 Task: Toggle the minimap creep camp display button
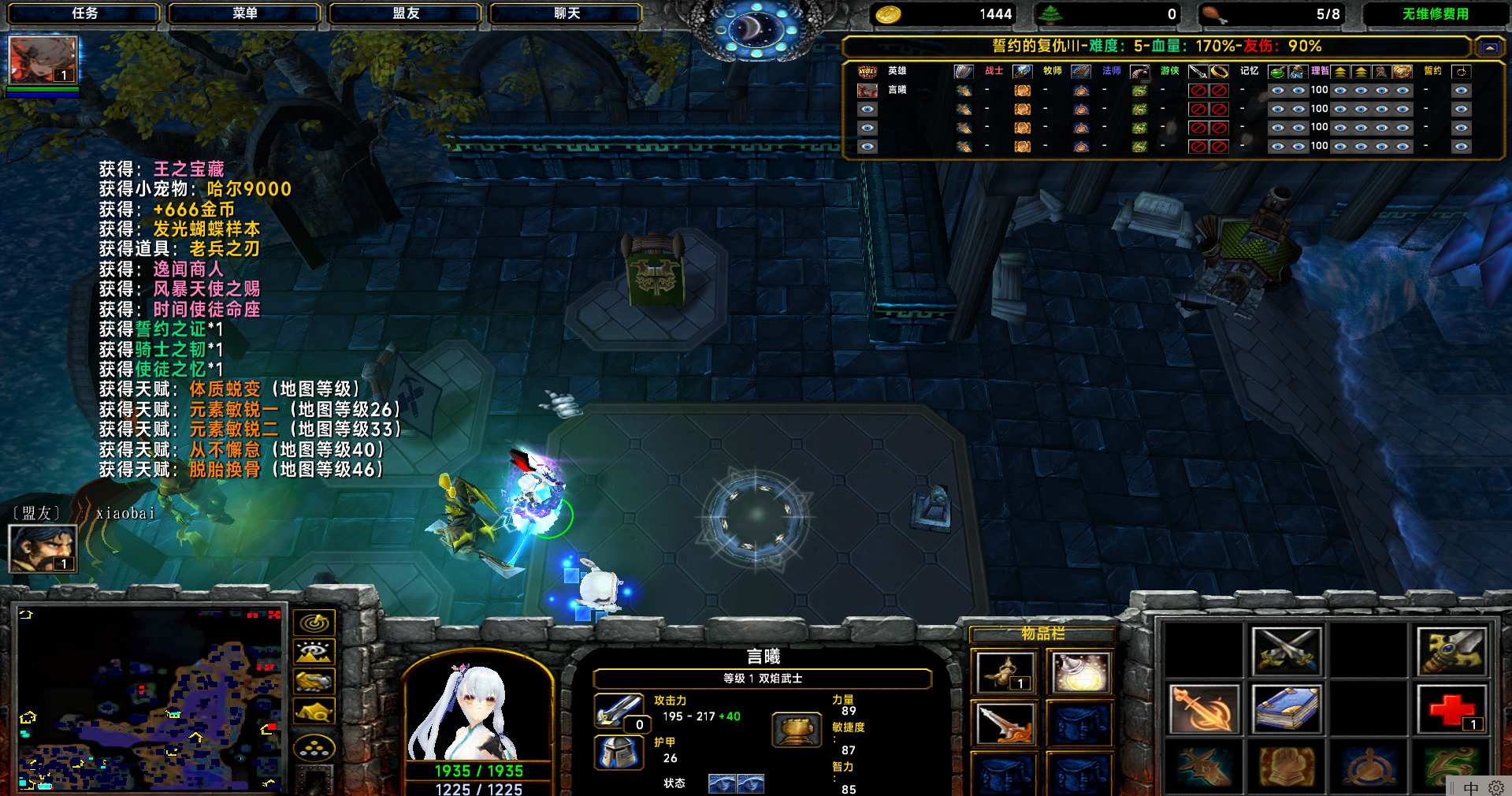(x=314, y=712)
